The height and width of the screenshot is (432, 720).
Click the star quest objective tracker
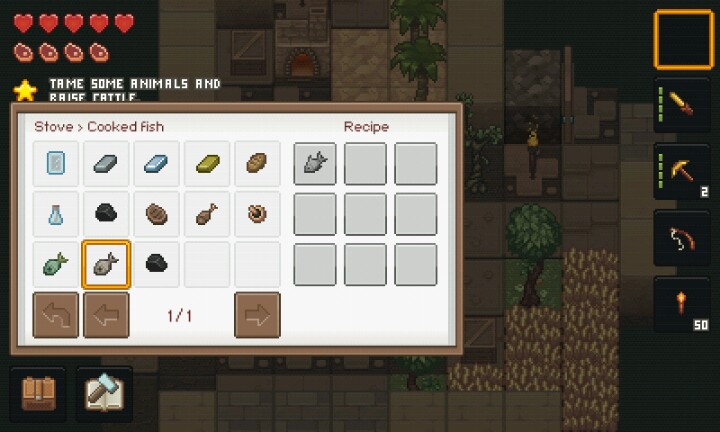point(25,90)
